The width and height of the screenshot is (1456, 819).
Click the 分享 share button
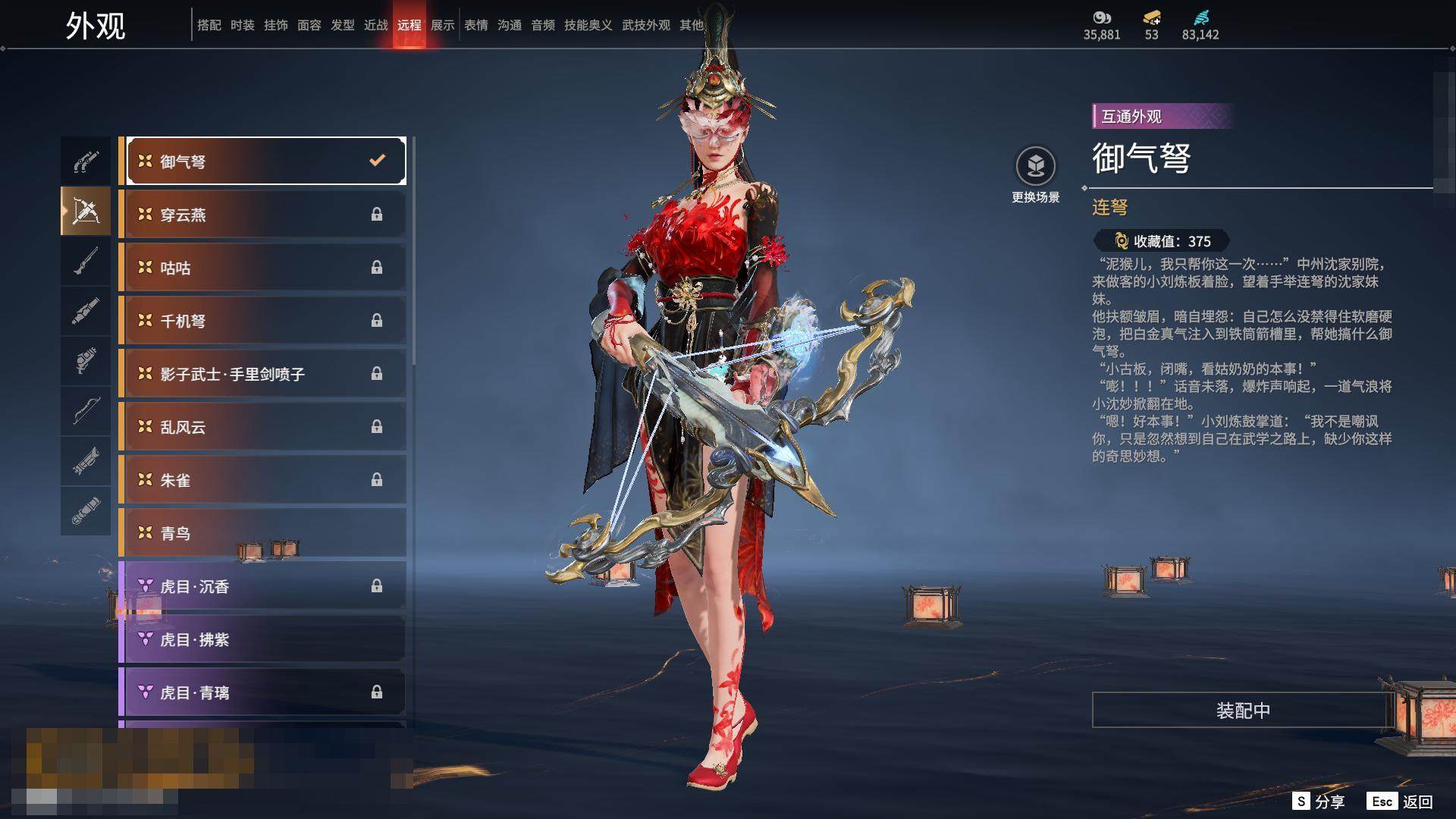(1319, 802)
